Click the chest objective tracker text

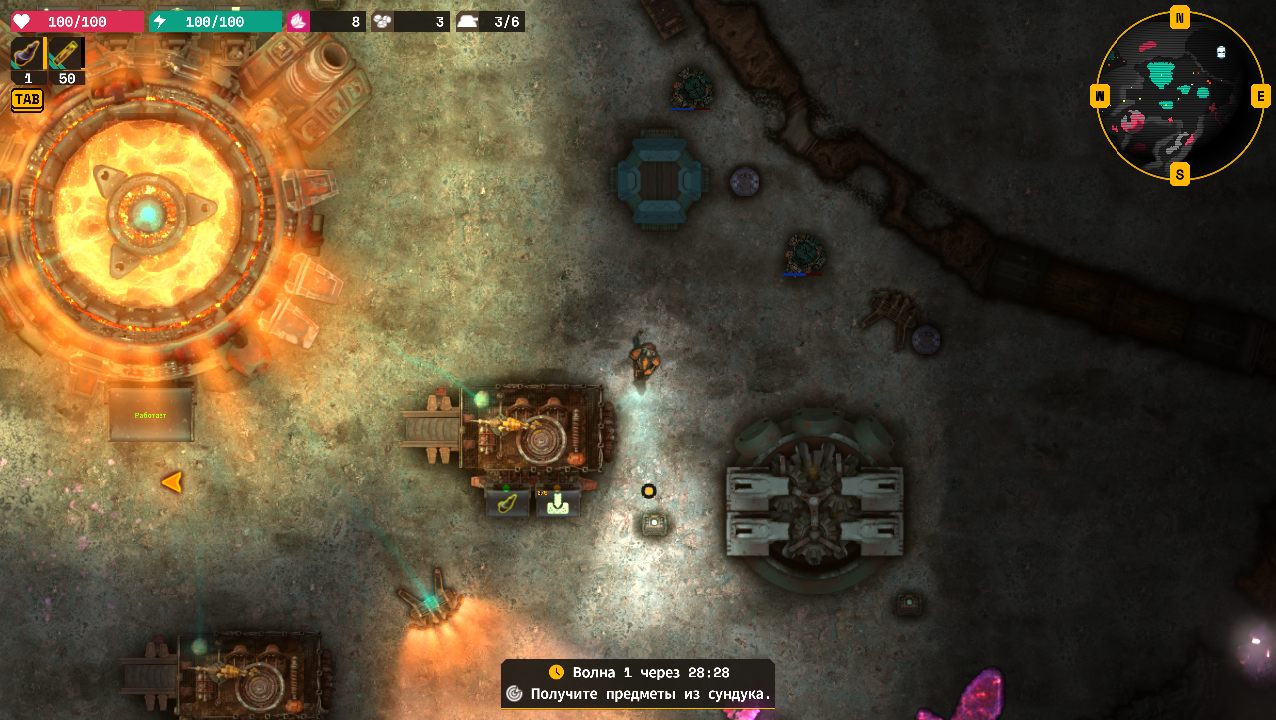pos(650,694)
